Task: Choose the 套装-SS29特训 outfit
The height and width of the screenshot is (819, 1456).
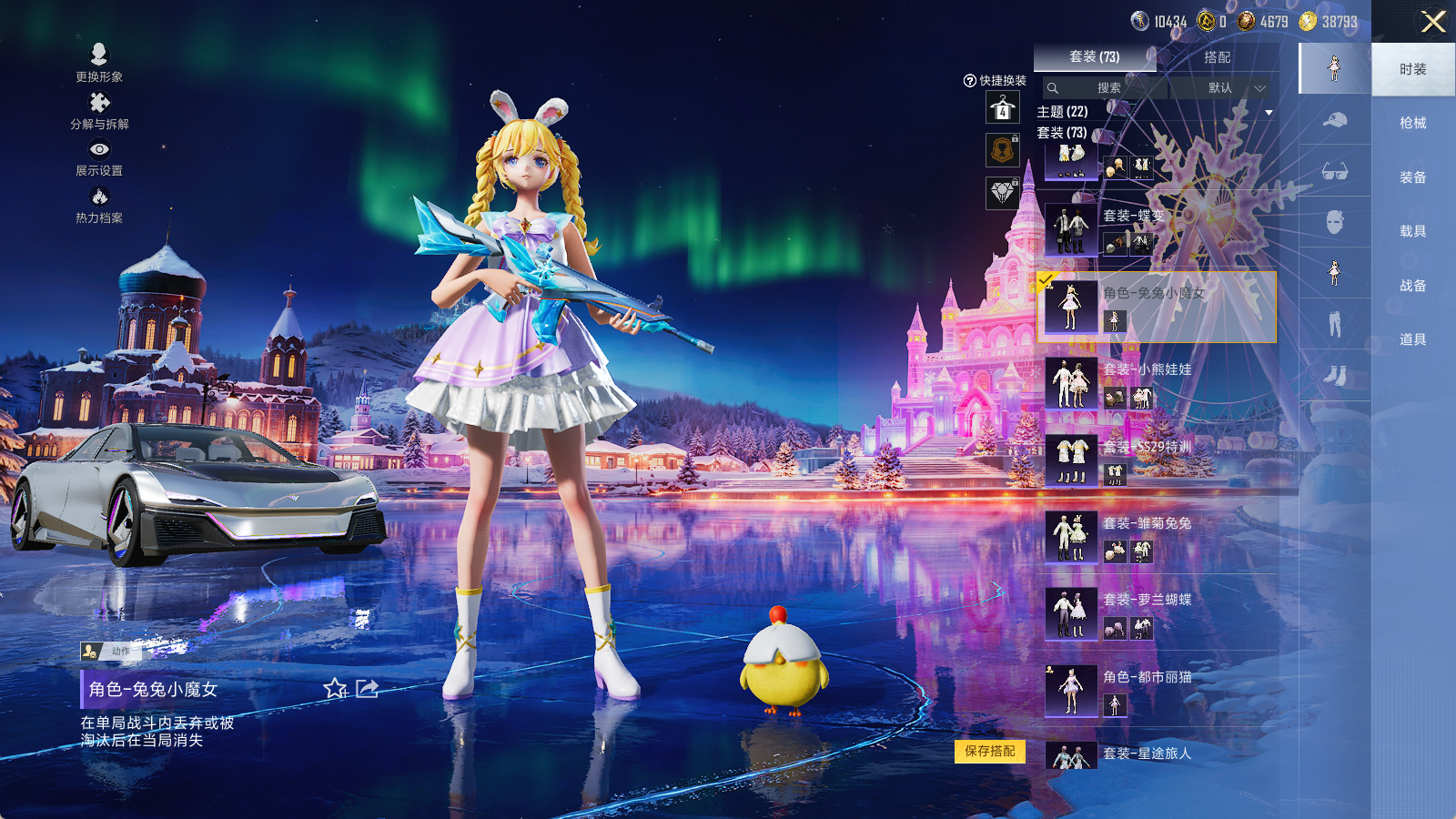Action: (x=1156, y=460)
